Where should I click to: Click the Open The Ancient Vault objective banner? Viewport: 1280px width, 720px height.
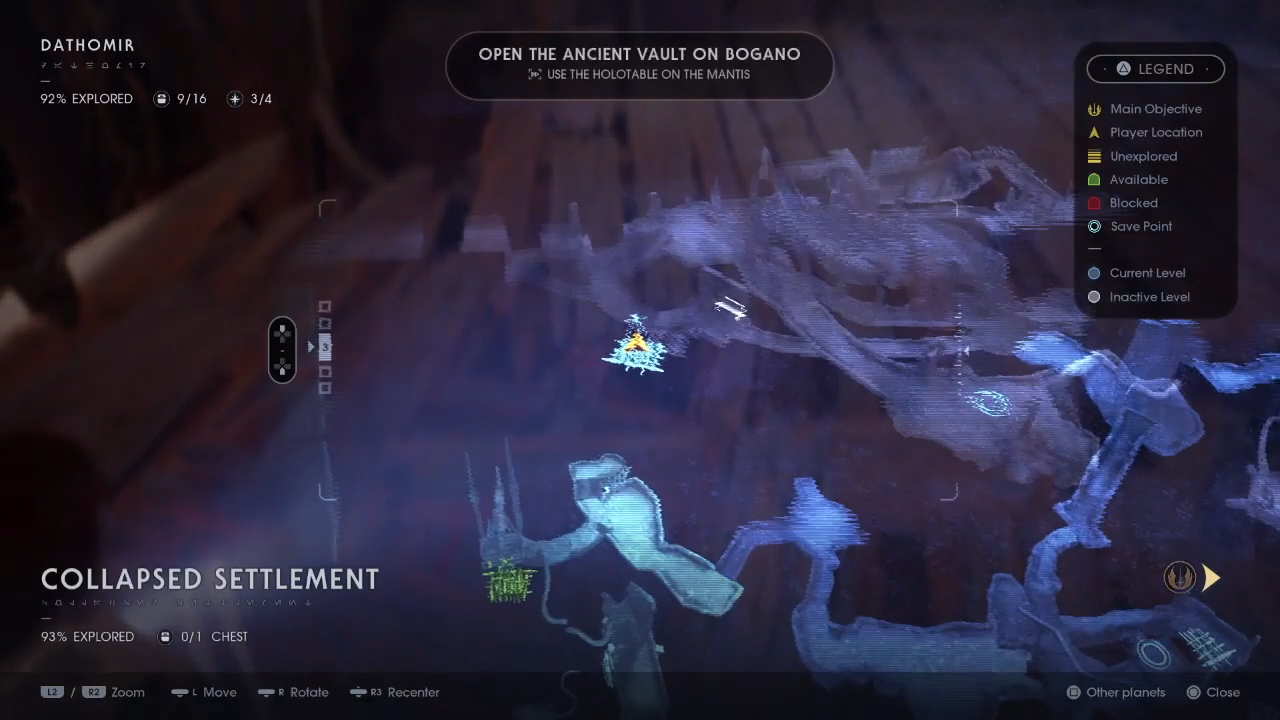tap(639, 66)
